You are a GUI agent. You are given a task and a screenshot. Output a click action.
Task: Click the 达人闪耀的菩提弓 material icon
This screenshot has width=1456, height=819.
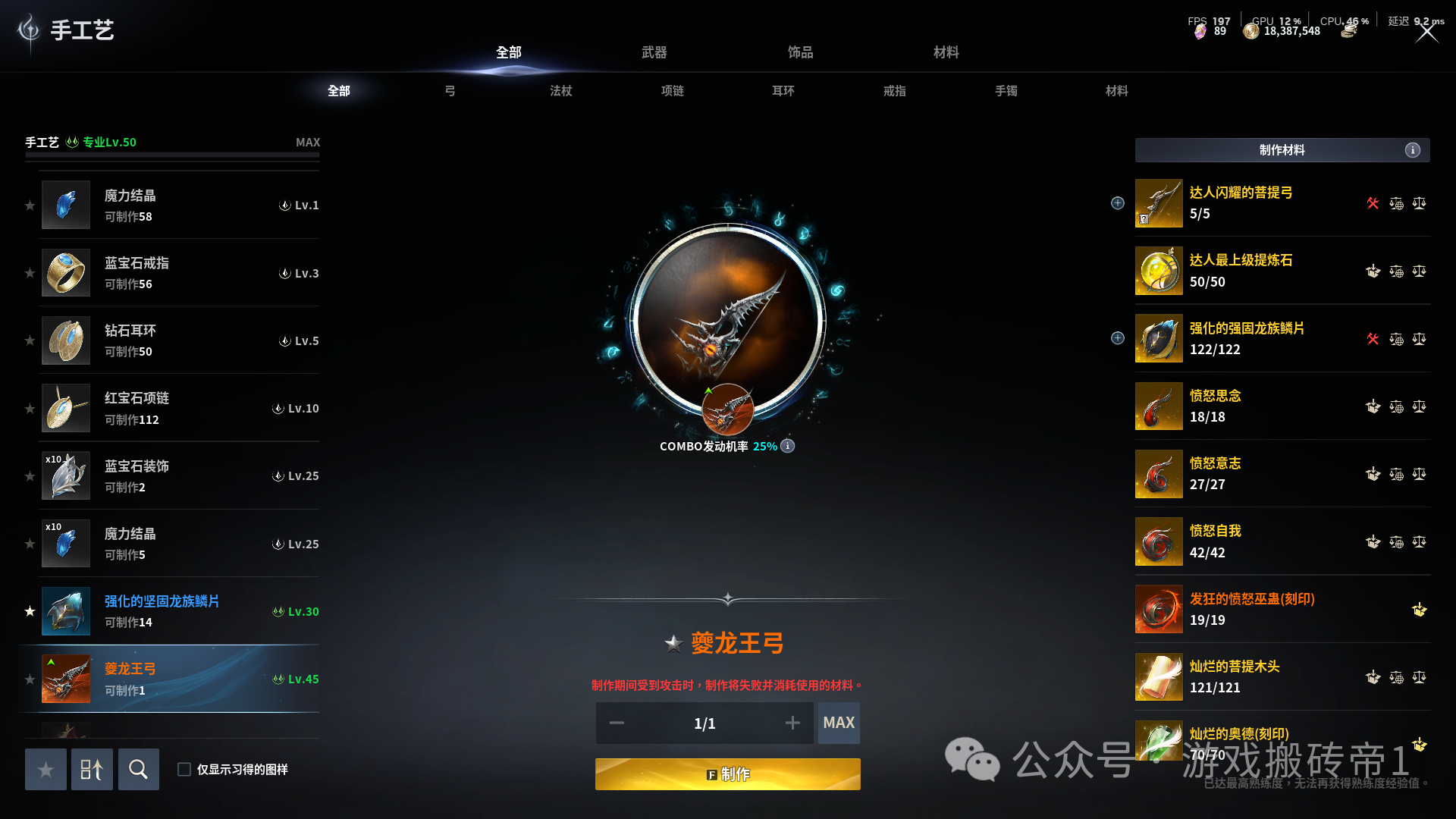pyautogui.click(x=1159, y=203)
